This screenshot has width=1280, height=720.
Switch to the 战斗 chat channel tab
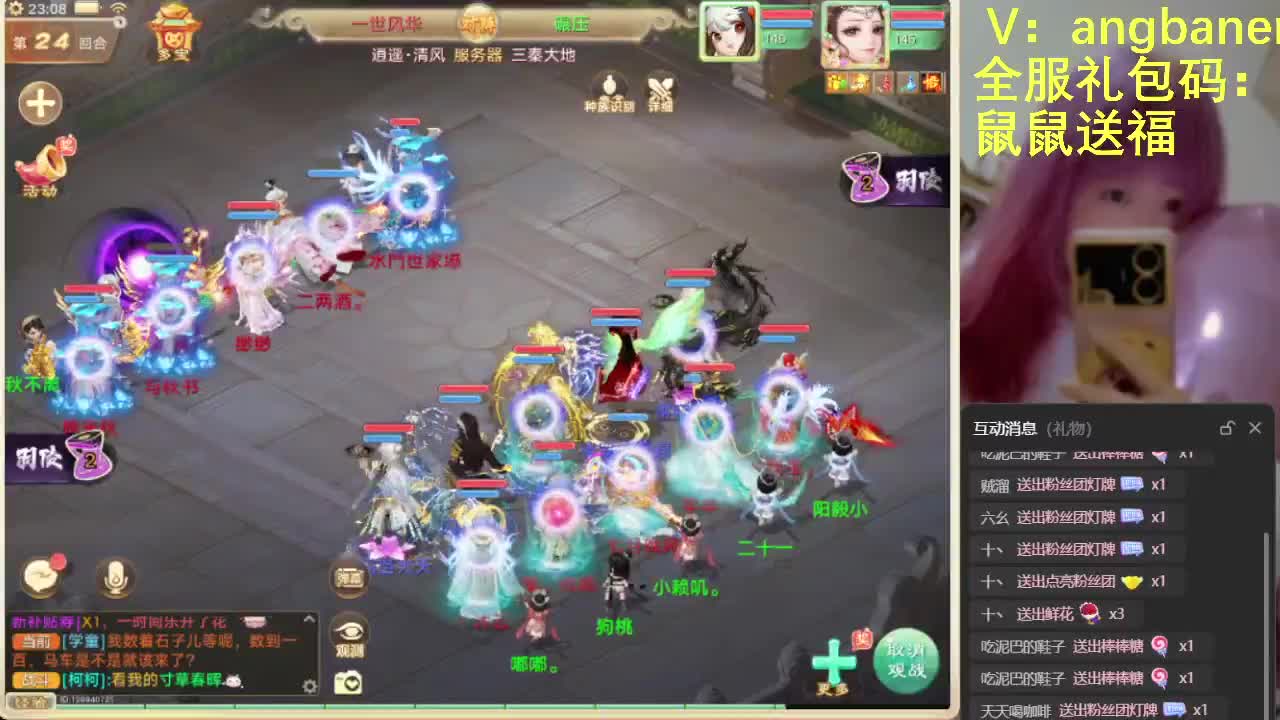pos(34,680)
